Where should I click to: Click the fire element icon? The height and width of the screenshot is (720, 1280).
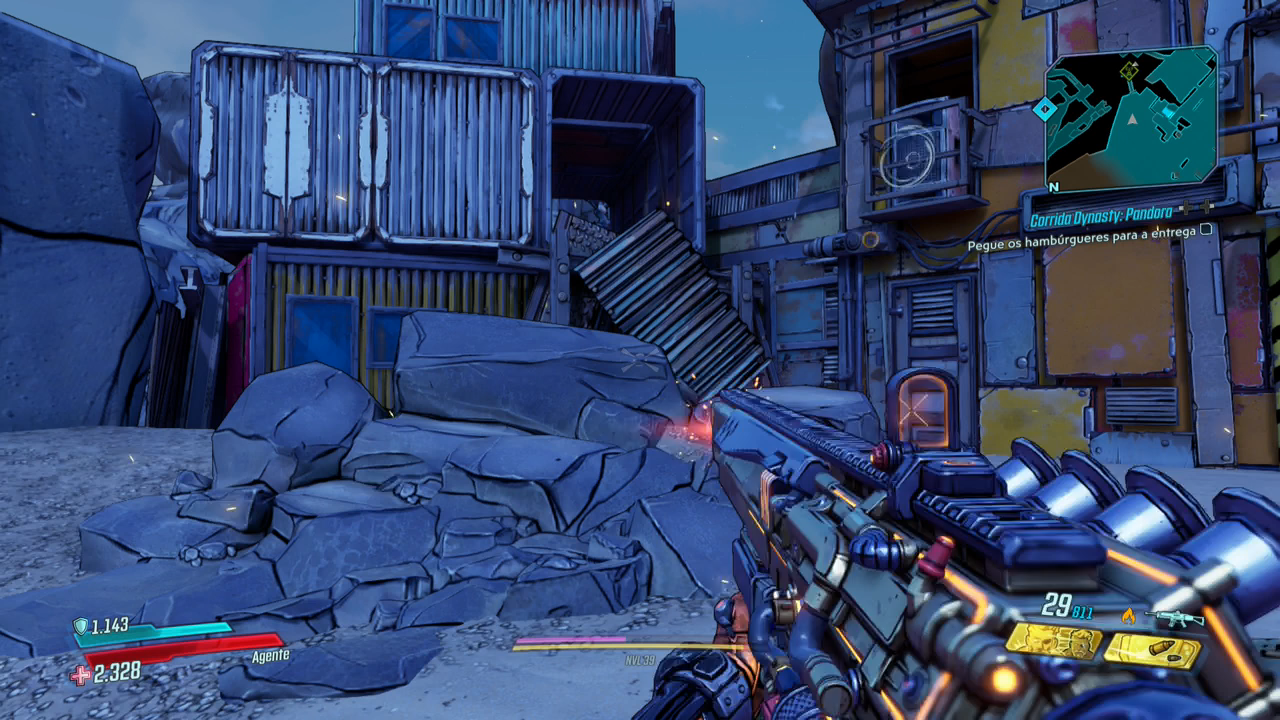[1128, 616]
